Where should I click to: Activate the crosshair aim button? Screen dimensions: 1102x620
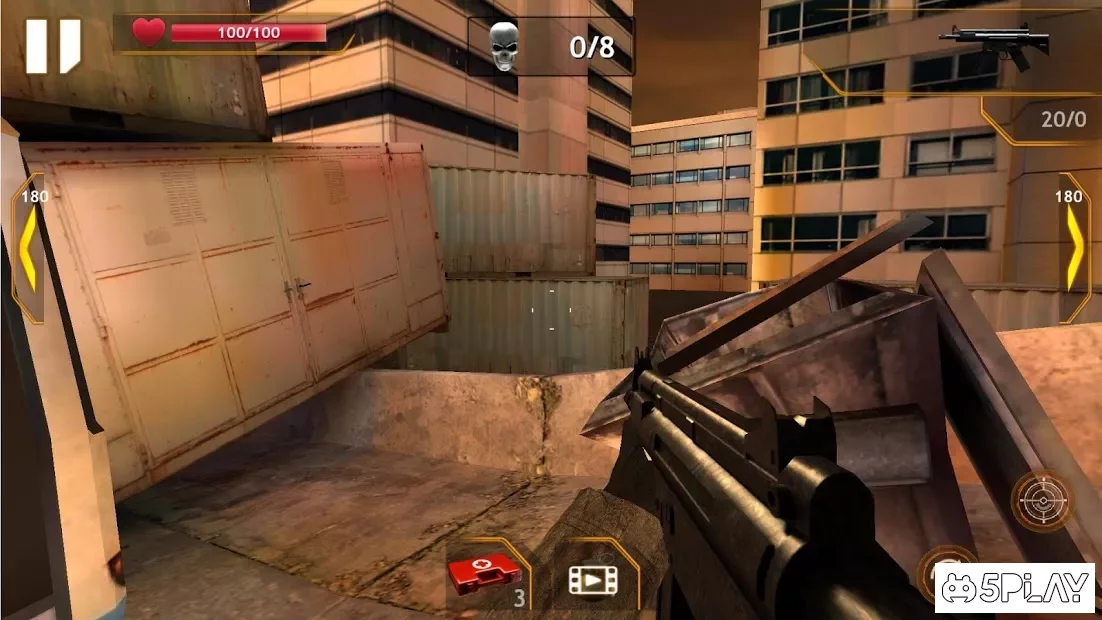[1042, 499]
